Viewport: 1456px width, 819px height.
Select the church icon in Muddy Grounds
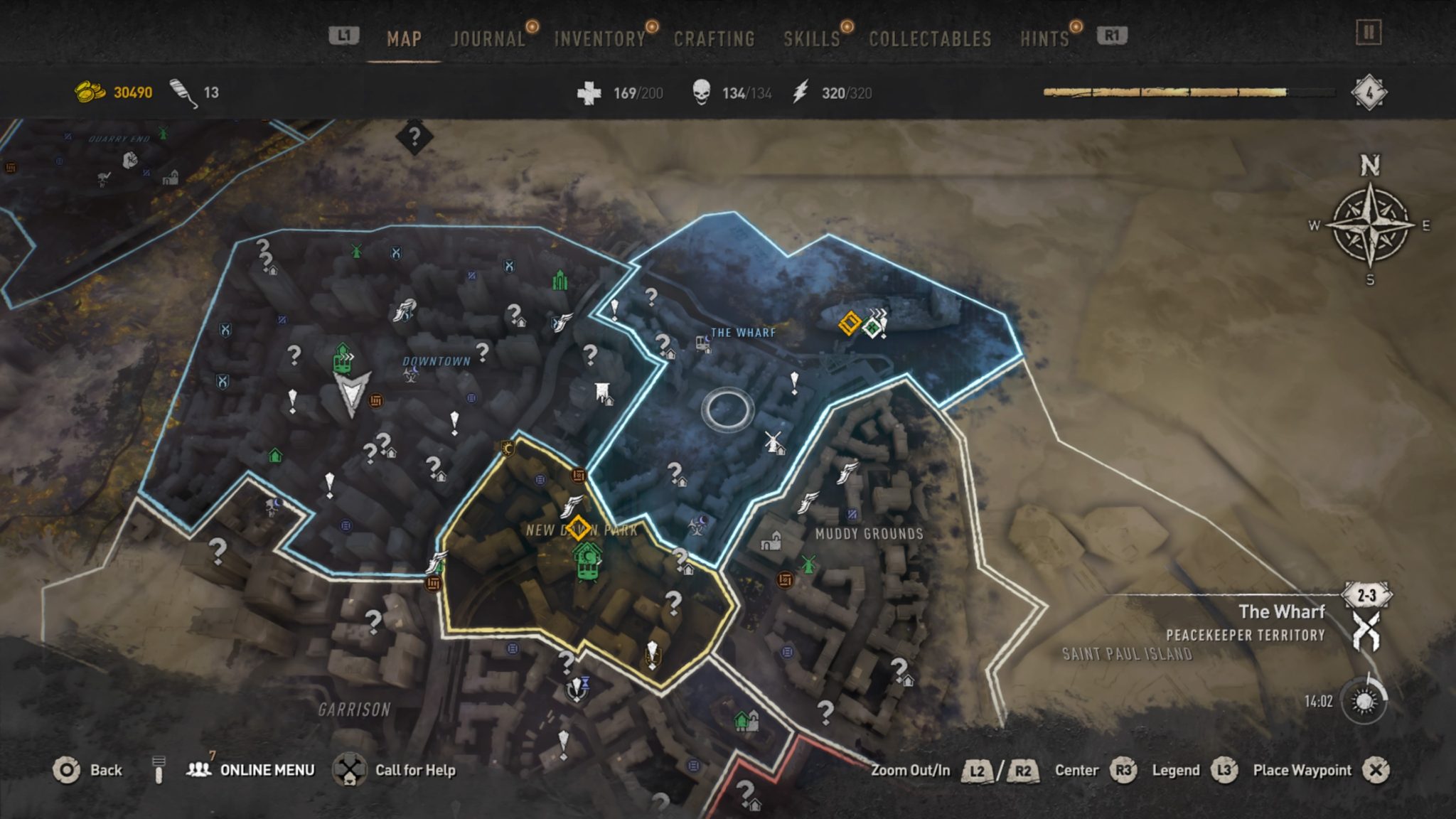pyautogui.click(x=771, y=542)
